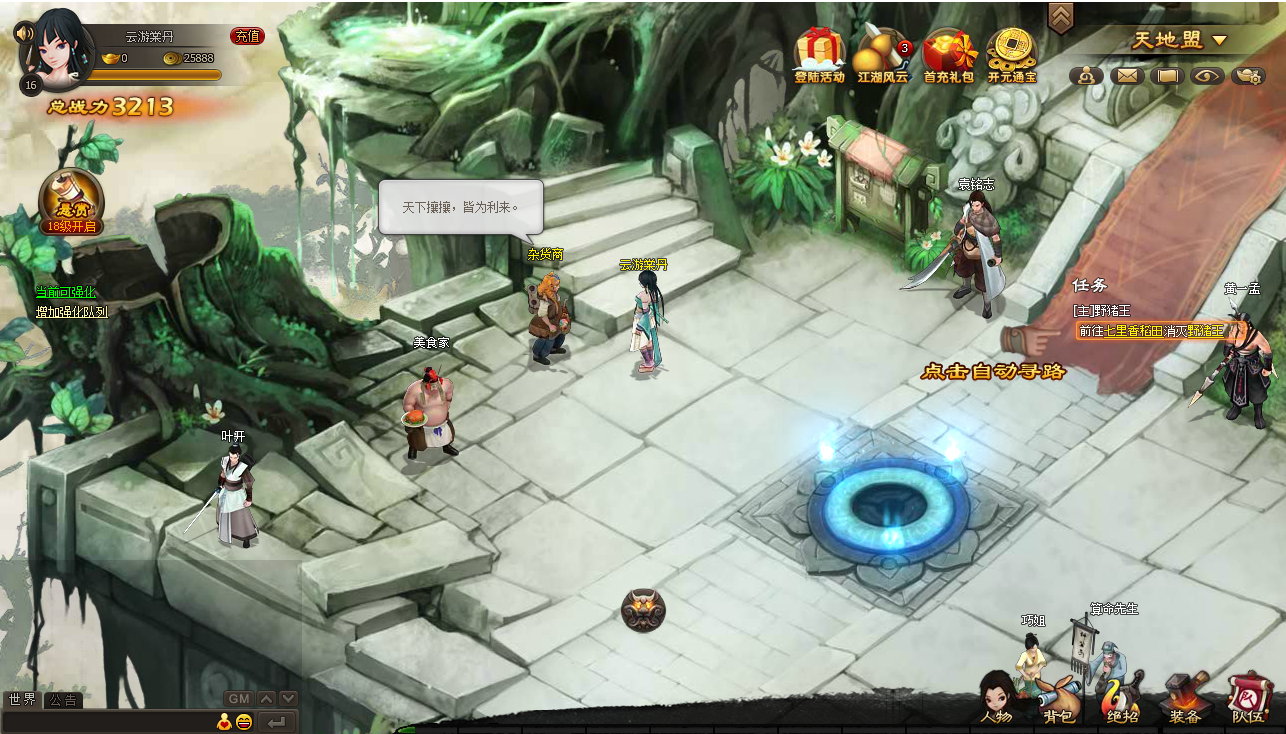Open the mail envelope icon
Image resolution: width=1286 pixels, height=734 pixels.
point(1127,75)
